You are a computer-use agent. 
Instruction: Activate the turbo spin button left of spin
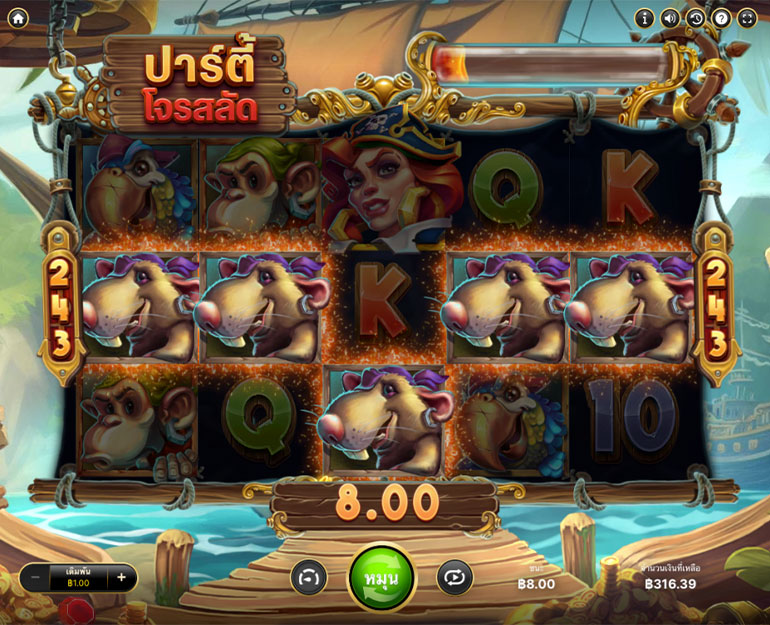point(308,577)
